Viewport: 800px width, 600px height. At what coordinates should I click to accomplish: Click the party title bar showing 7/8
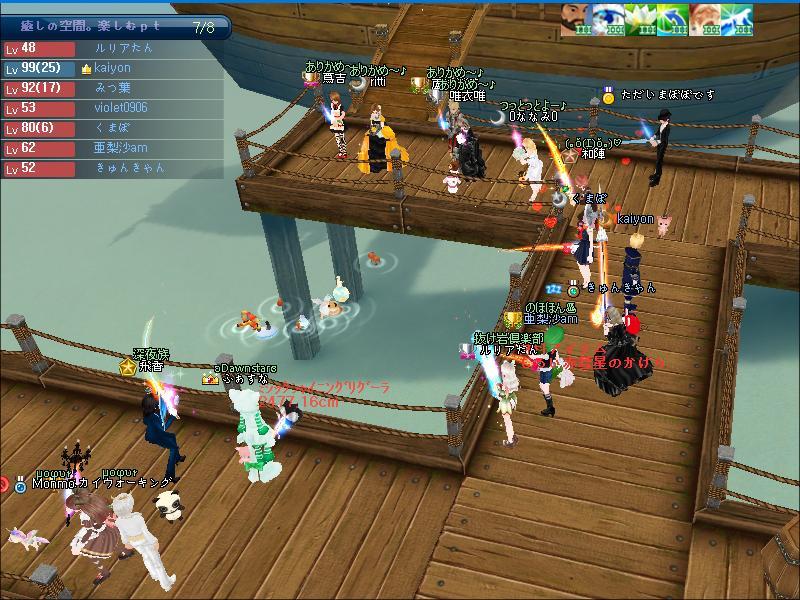coord(115,27)
